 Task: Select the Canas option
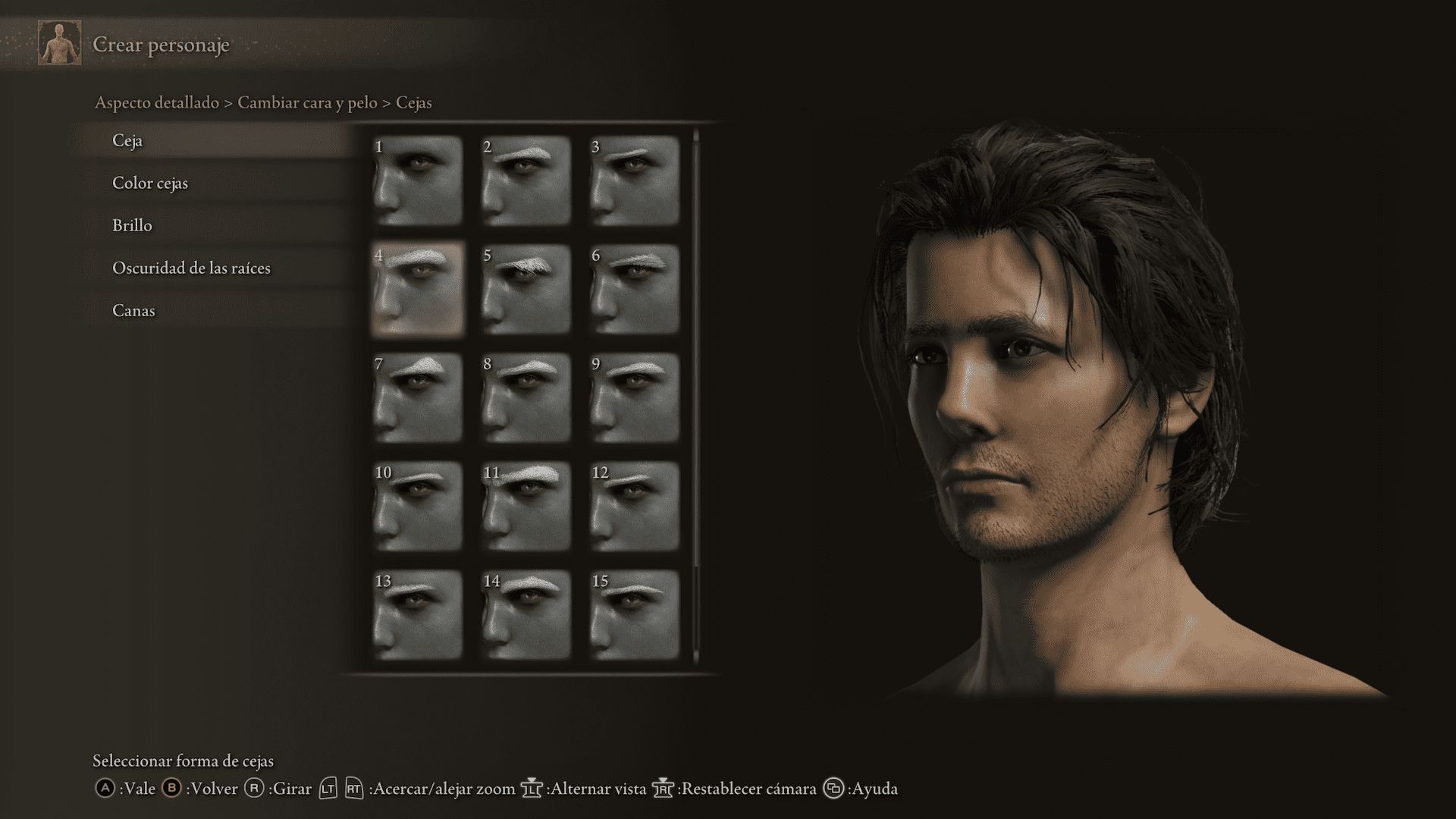(133, 311)
